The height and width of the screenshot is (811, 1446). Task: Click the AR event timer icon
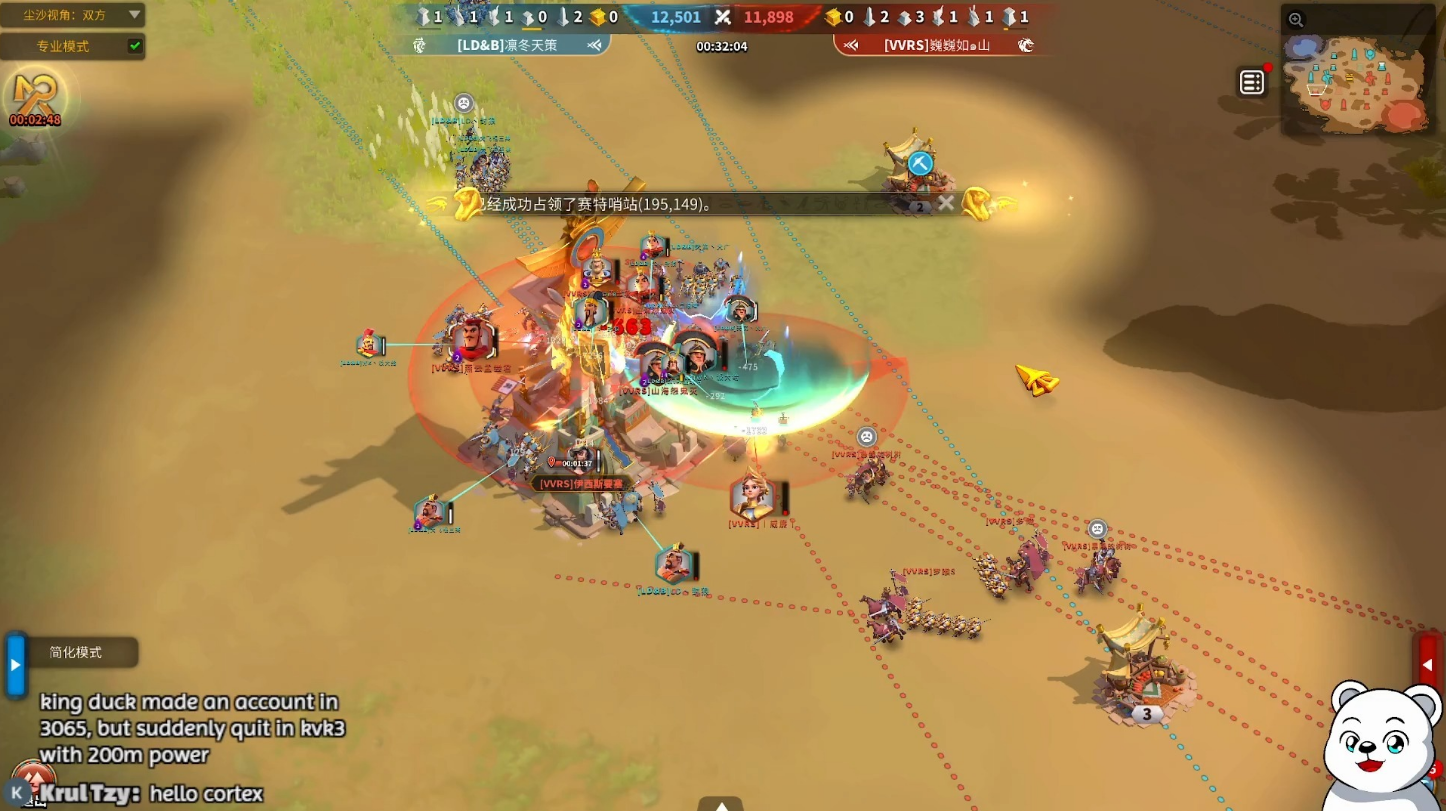[x=35, y=98]
